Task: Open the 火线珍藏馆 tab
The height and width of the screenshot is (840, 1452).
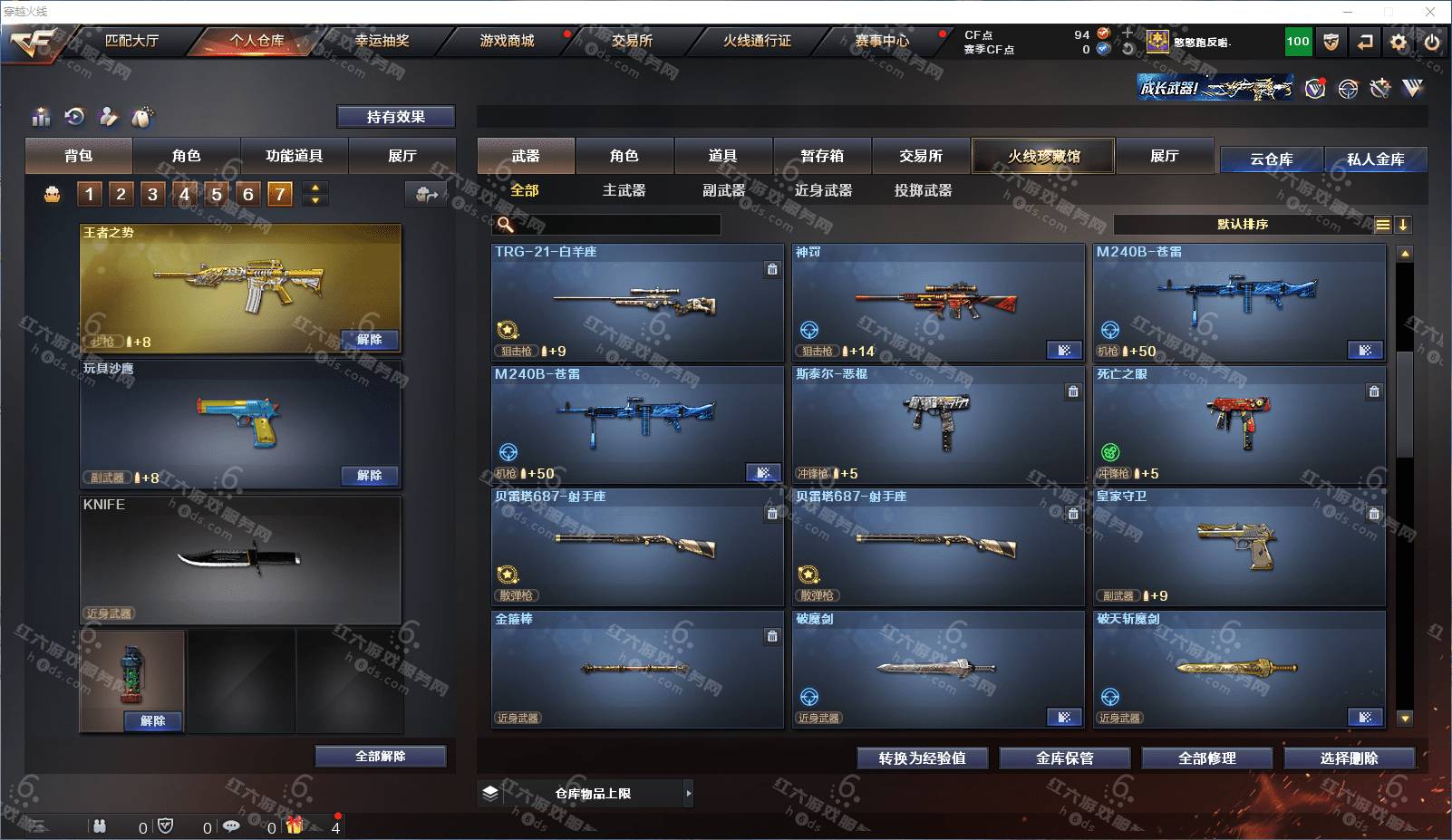Action: 1043,156
